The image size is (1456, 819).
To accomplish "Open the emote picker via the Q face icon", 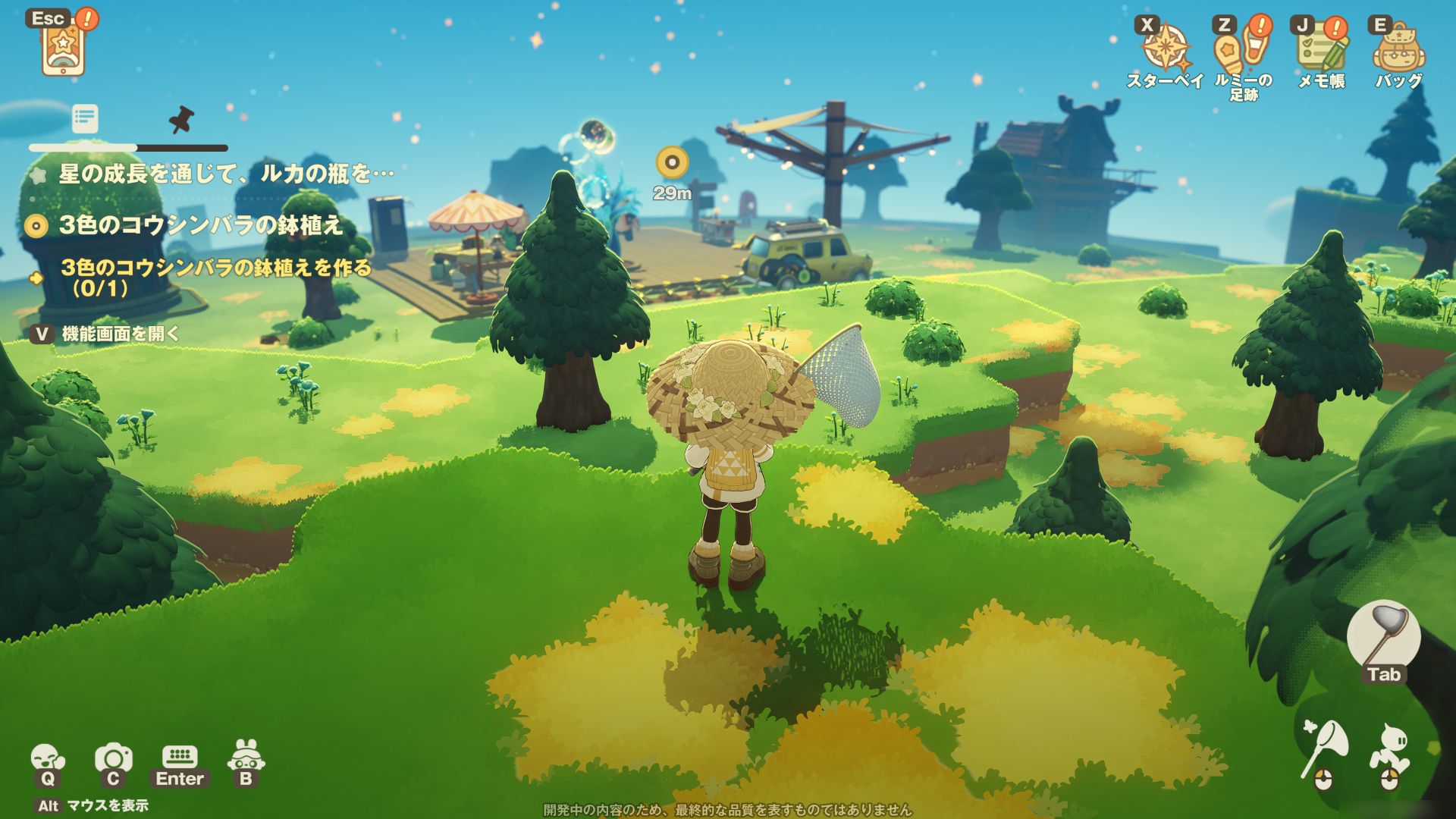I will click(x=47, y=758).
